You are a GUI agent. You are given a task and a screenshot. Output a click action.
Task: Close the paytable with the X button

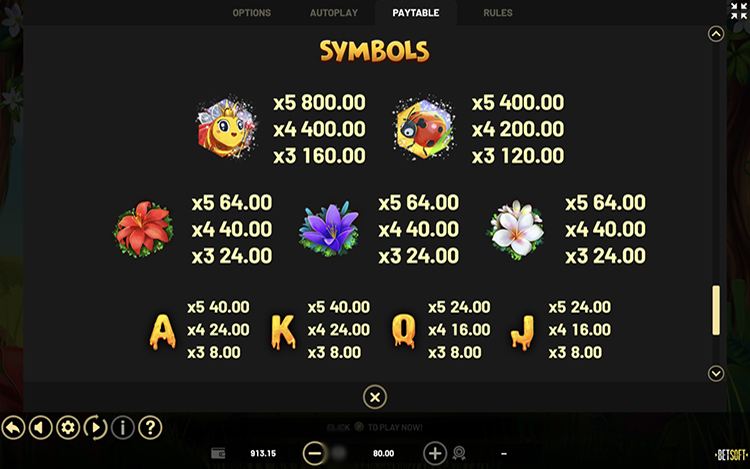[x=374, y=397]
